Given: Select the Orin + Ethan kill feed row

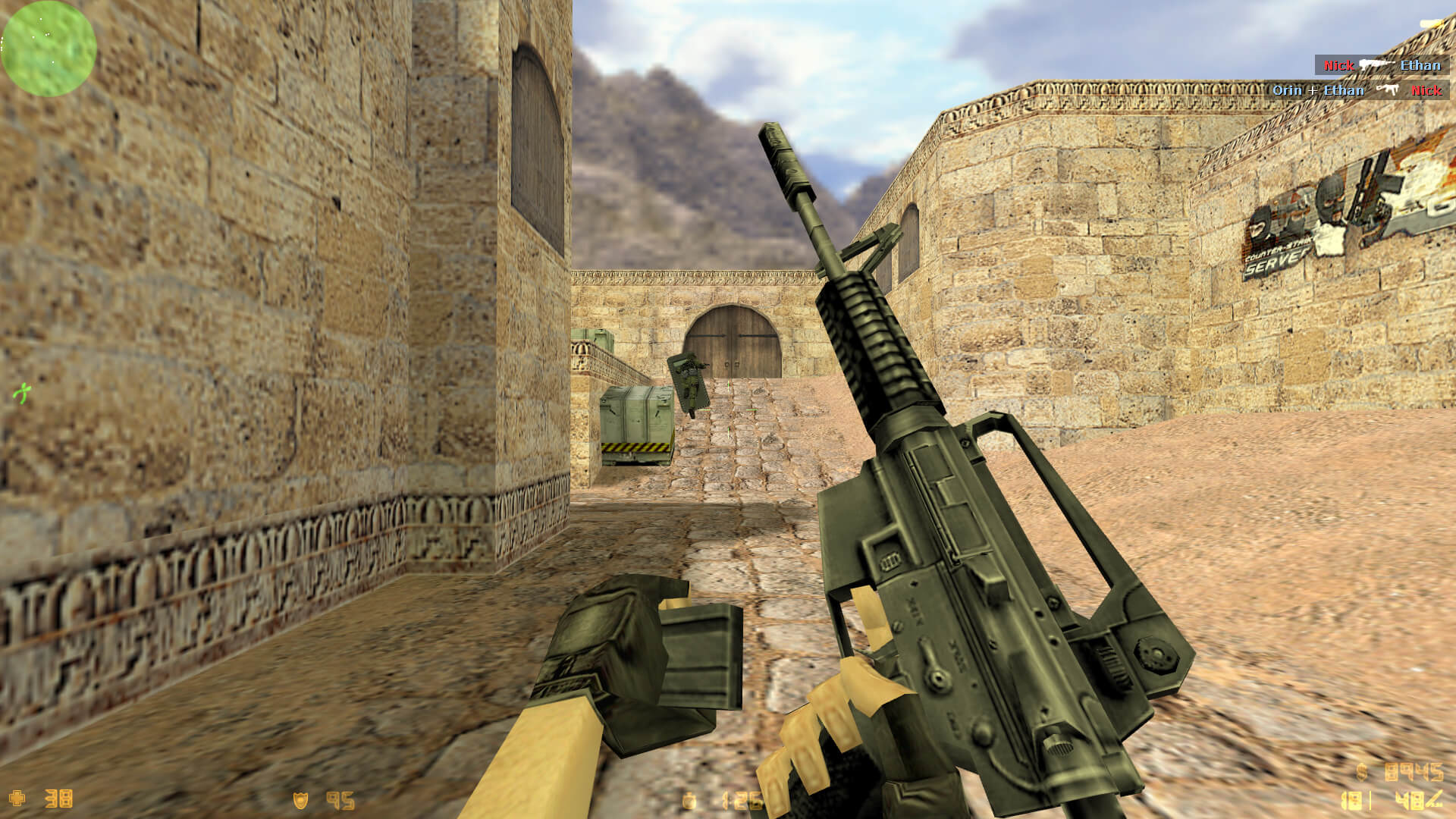Looking at the screenshot, I should [1356, 90].
